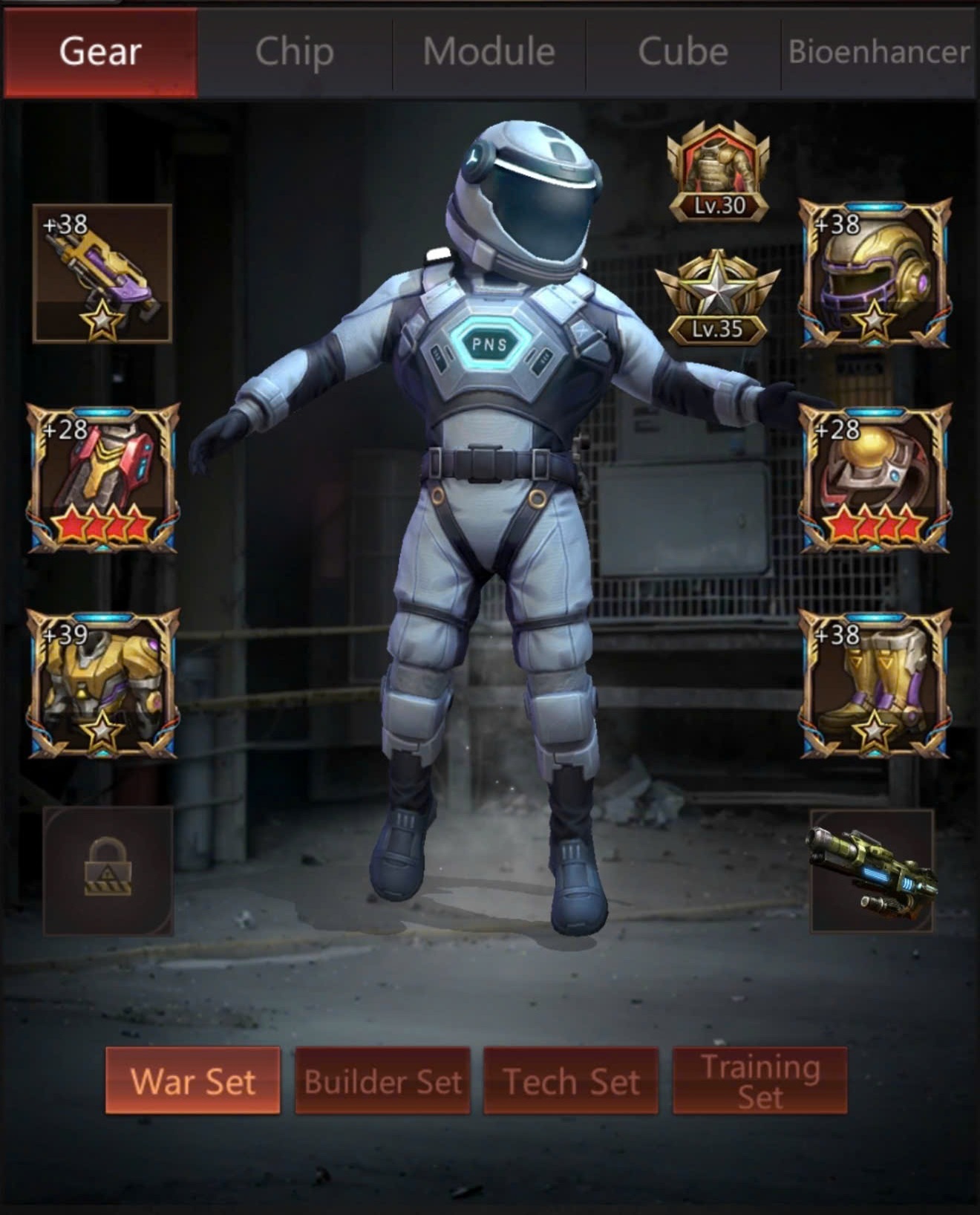Switch to the Builder Set
This screenshot has width=980, height=1215.
[x=383, y=1081]
